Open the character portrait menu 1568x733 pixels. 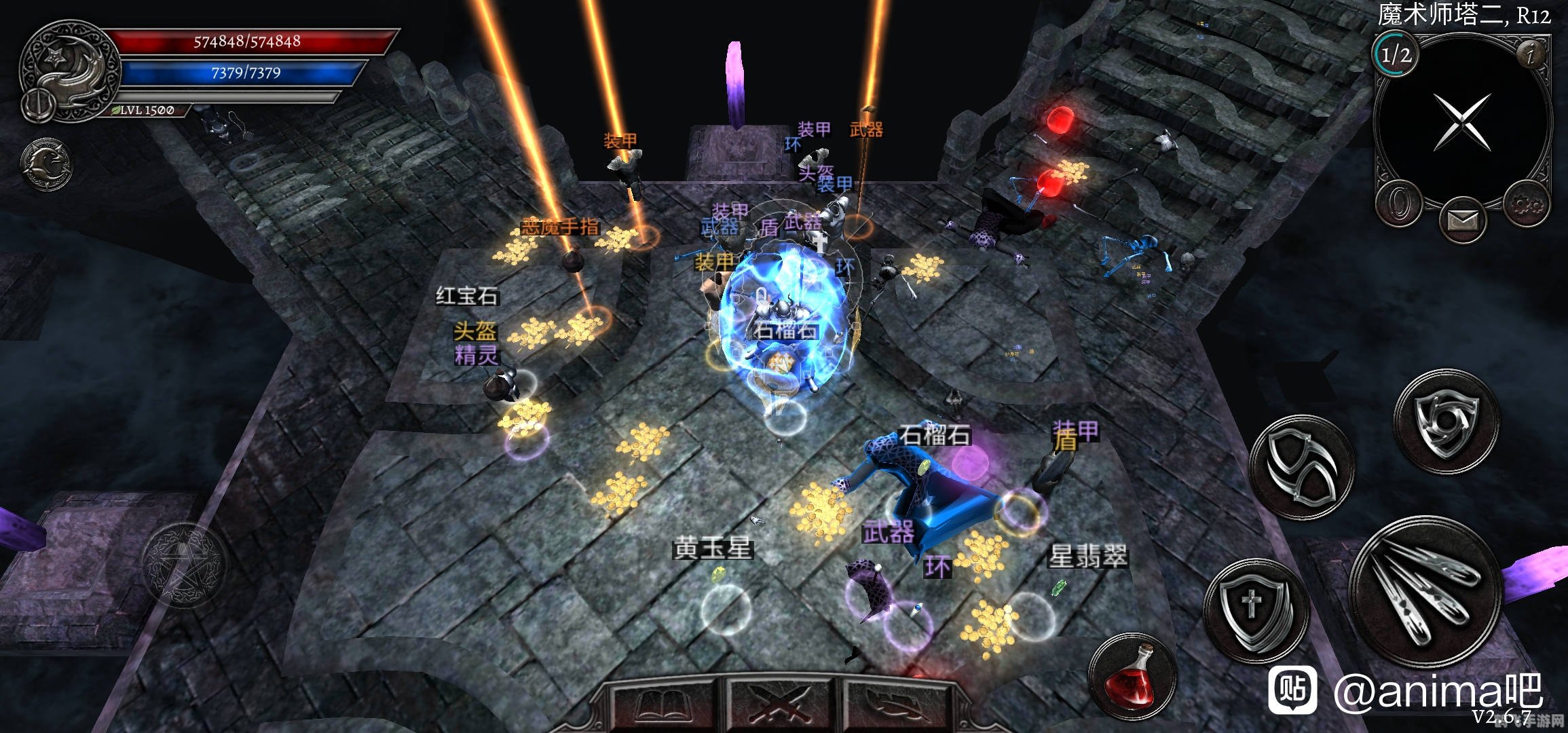(68, 71)
